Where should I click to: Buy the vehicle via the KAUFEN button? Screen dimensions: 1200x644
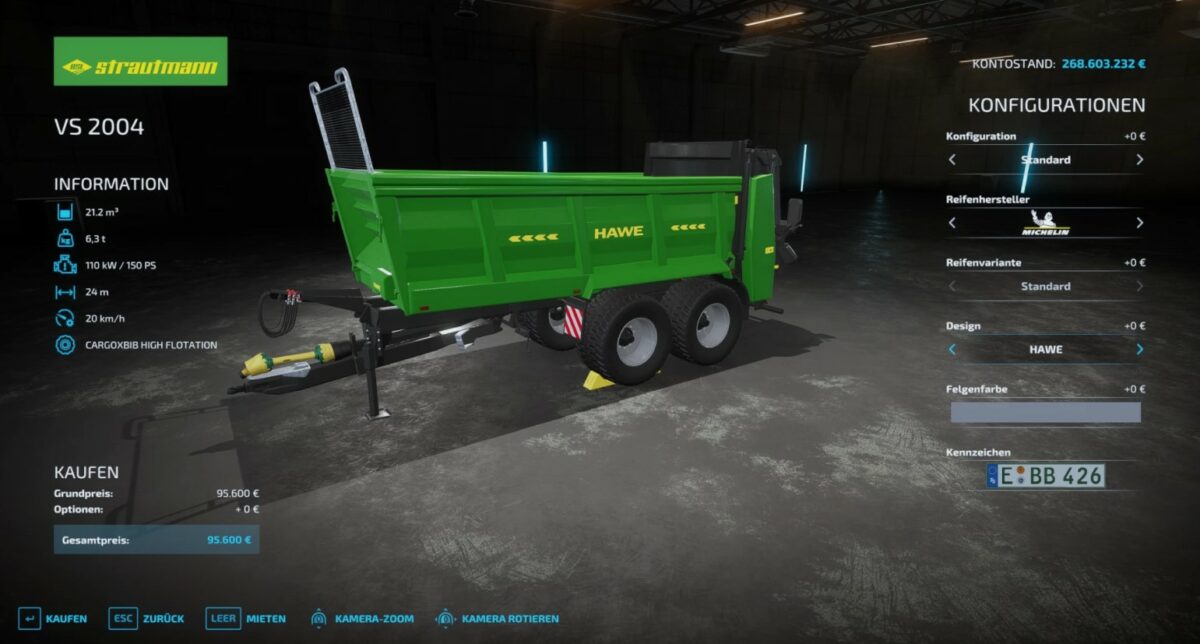[53, 618]
